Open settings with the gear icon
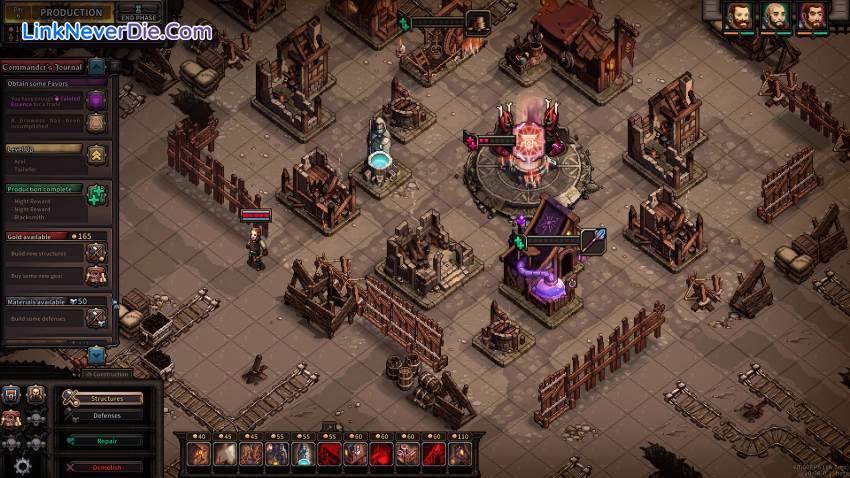This screenshot has width=850, height=478. [x=22, y=465]
